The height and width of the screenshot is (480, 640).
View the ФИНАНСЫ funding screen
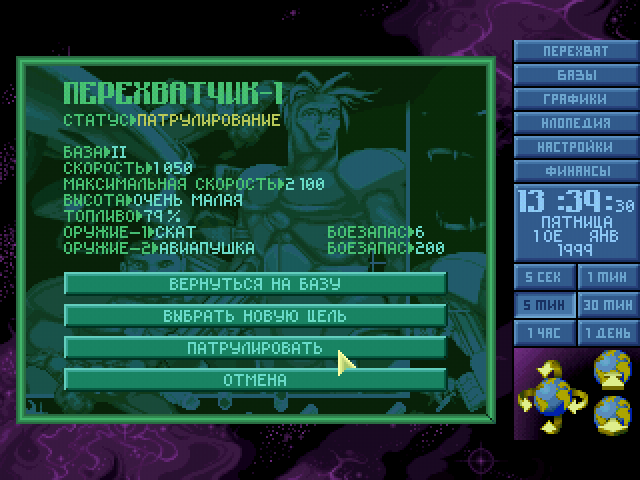point(575,171)
